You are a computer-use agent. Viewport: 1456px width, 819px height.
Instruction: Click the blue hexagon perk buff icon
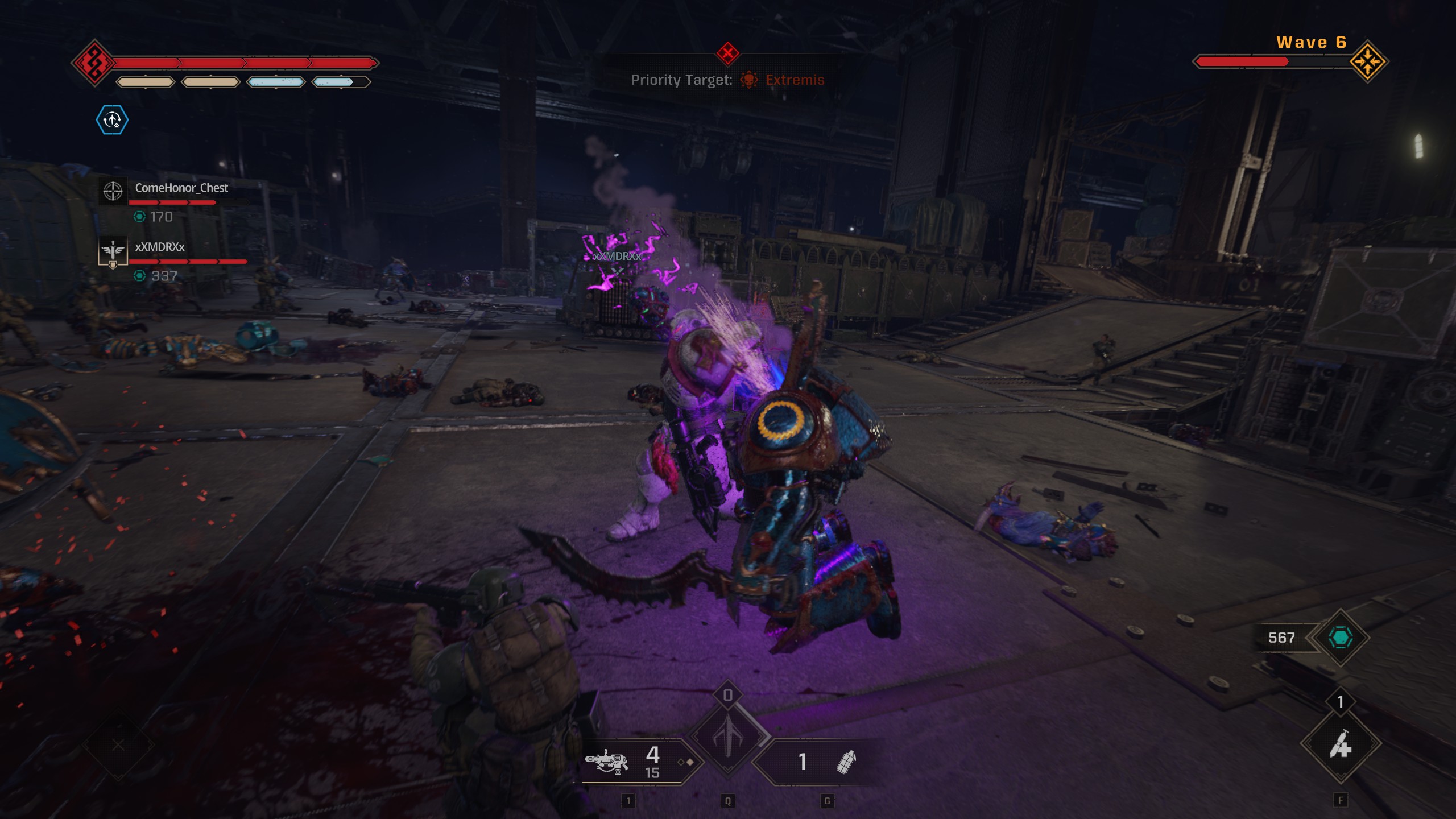112,120
